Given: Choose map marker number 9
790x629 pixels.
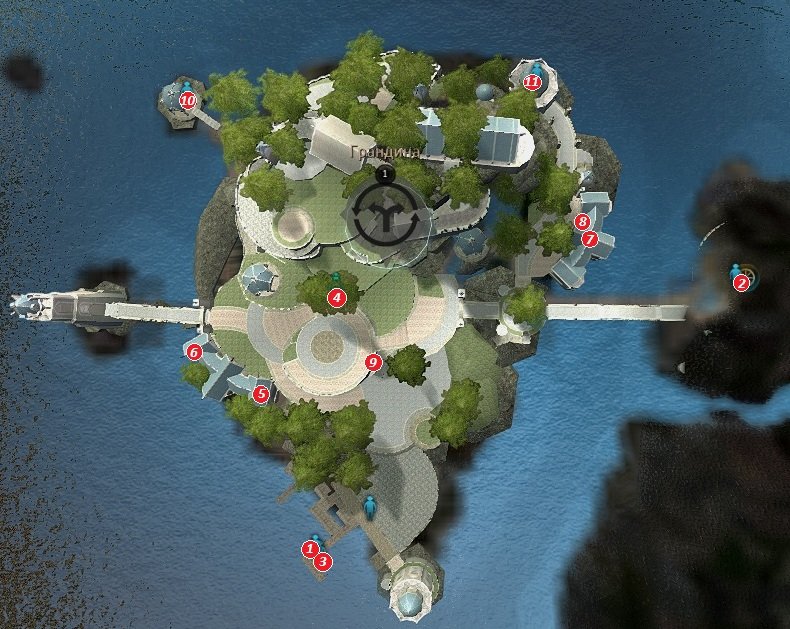Looking at the screenshot, I should (374, 362).
